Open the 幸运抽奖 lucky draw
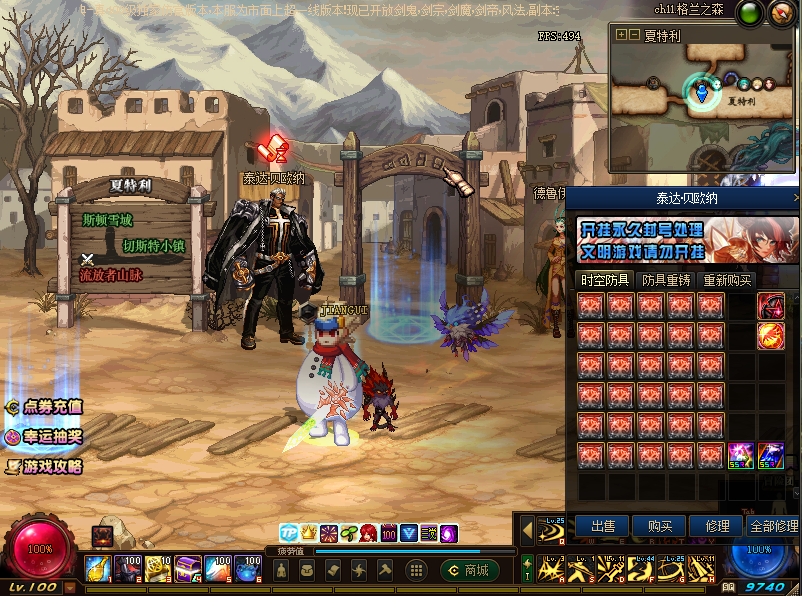 (x=45, y=437)
